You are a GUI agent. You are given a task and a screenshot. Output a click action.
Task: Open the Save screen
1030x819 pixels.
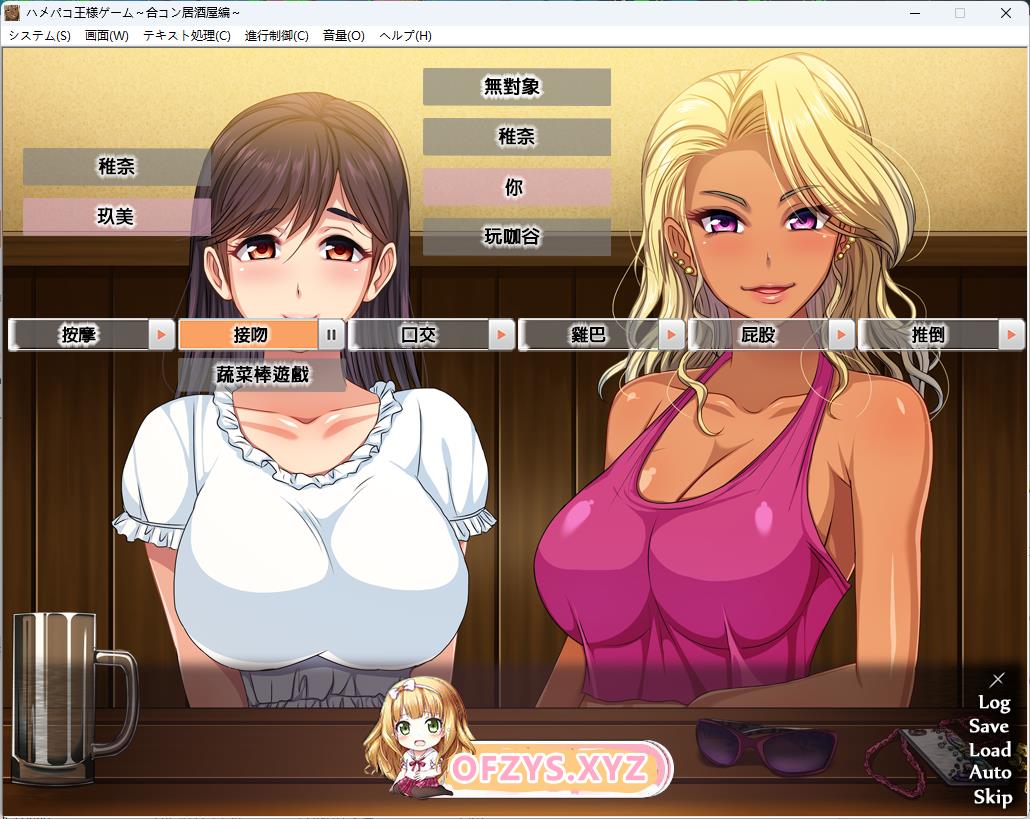point(989,727)
